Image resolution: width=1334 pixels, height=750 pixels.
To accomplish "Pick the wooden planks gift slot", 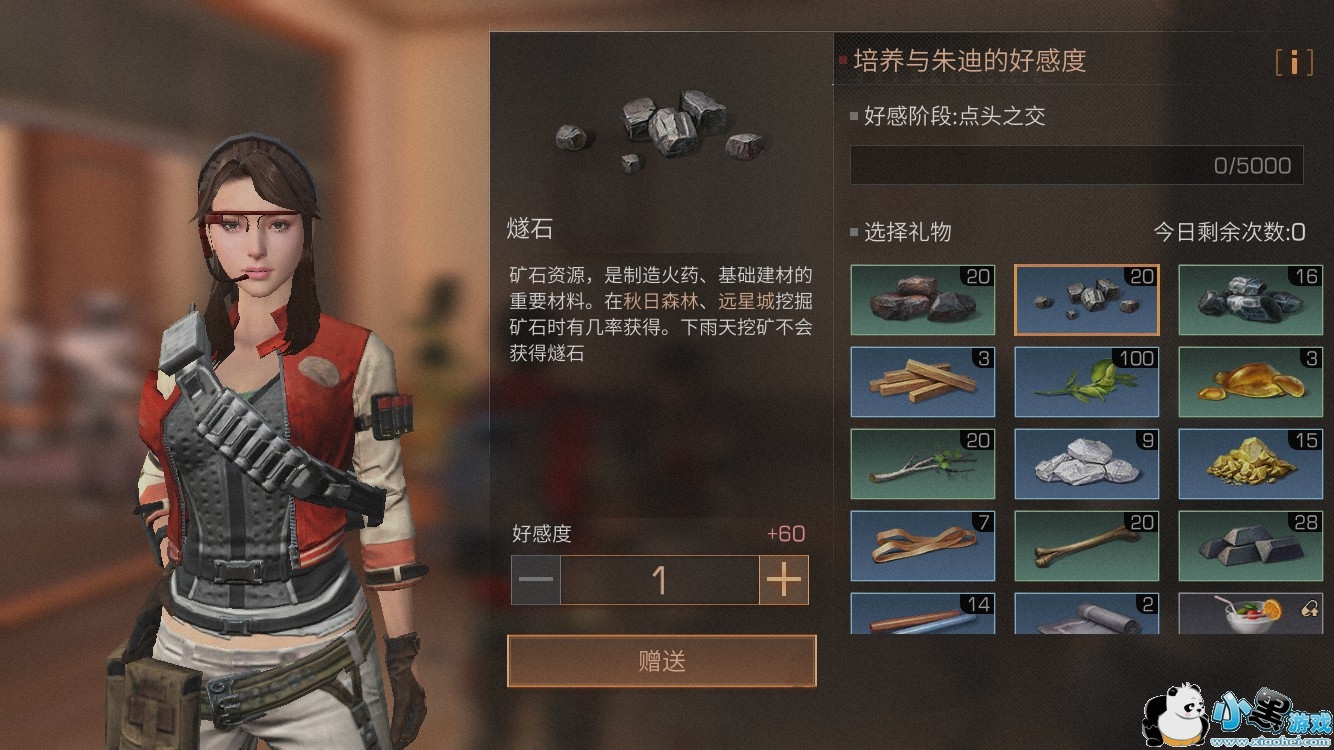I will (x=922, y=382).
